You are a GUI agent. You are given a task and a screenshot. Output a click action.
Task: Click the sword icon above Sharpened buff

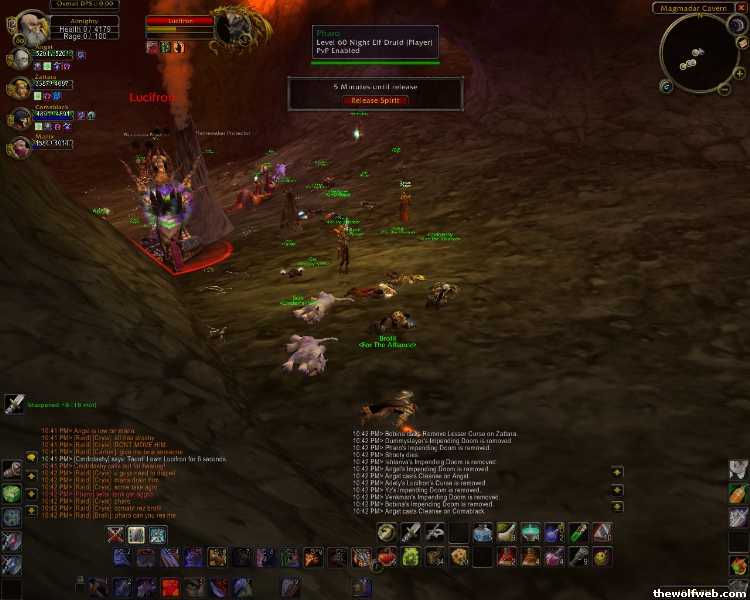(14, 403)
